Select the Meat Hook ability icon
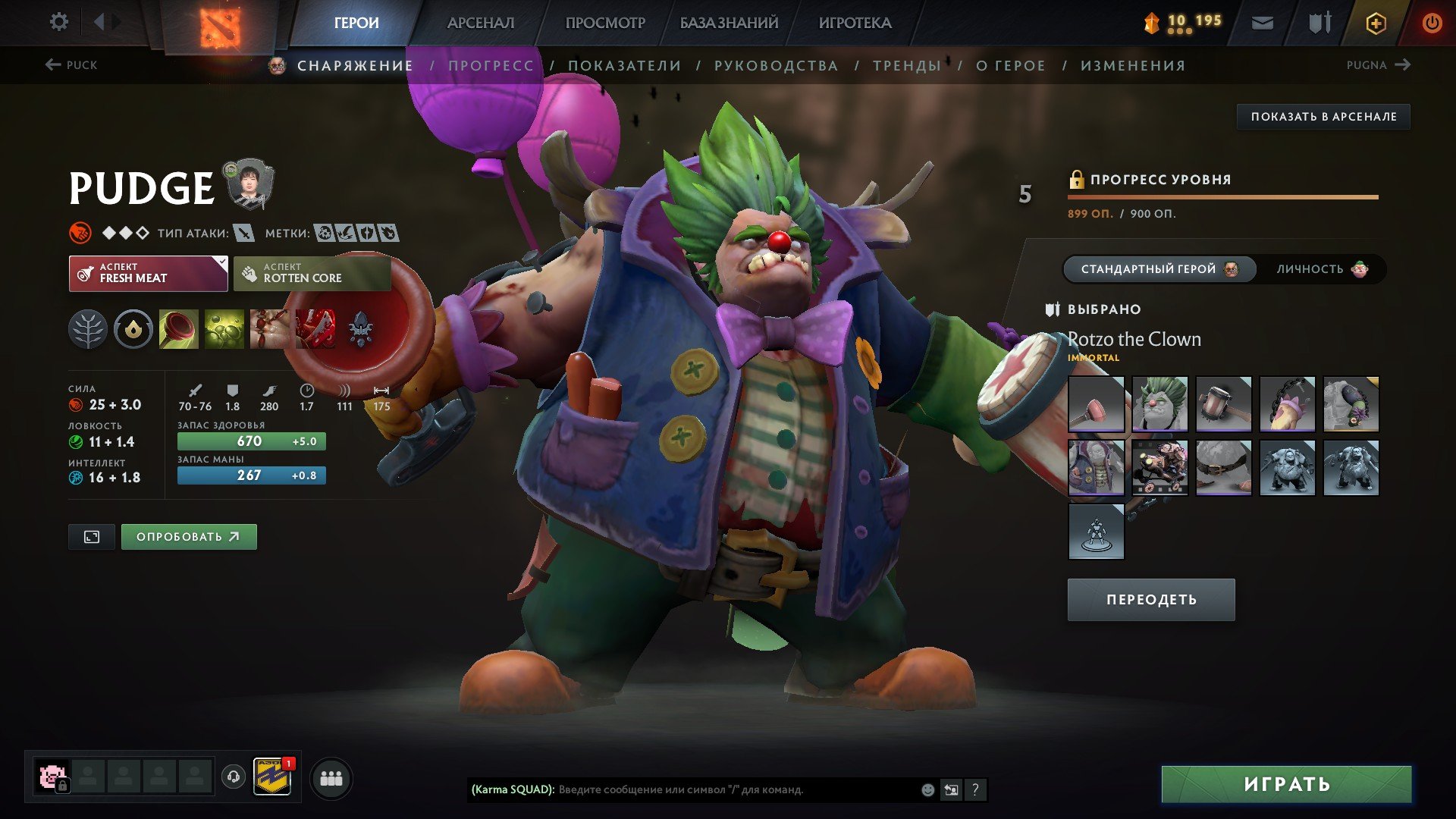 pos(177,329)
